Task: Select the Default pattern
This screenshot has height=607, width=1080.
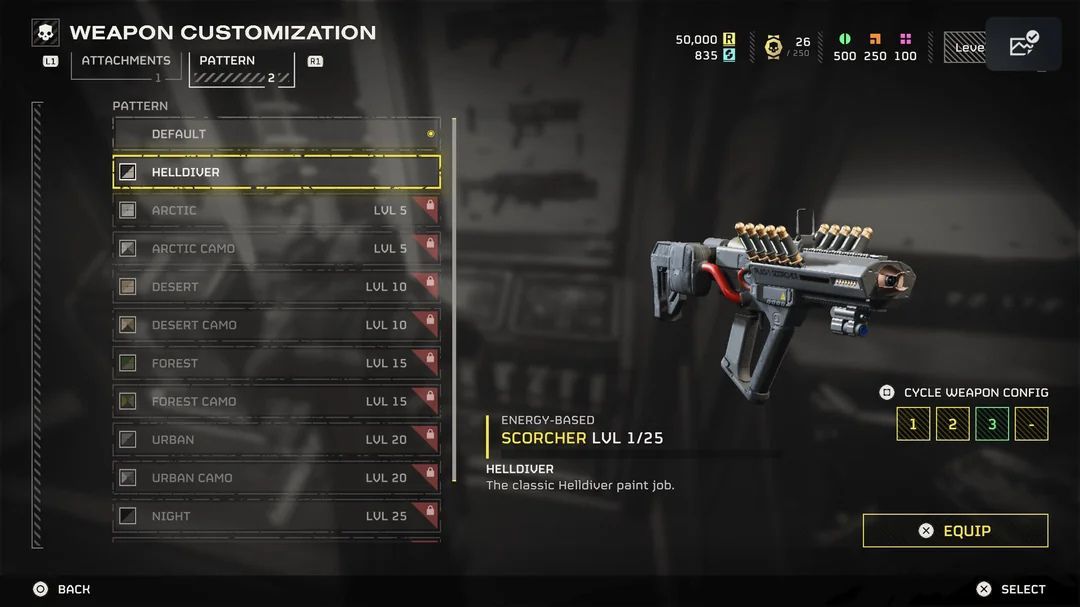Action: [276, 134]
